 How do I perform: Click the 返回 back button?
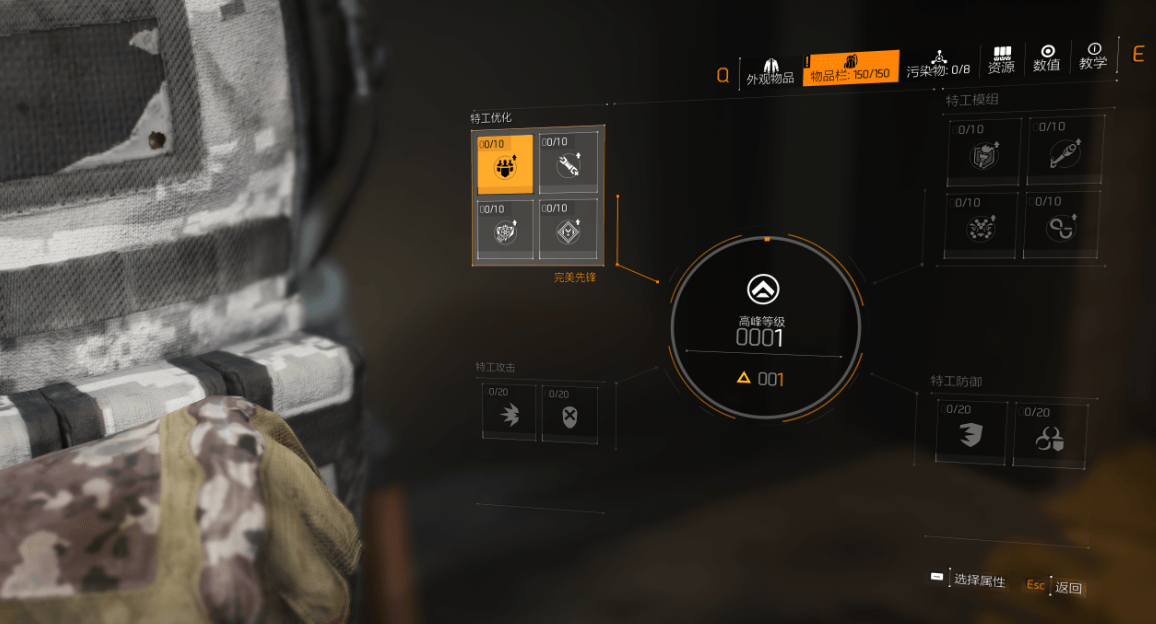(x=1067, y=587)
